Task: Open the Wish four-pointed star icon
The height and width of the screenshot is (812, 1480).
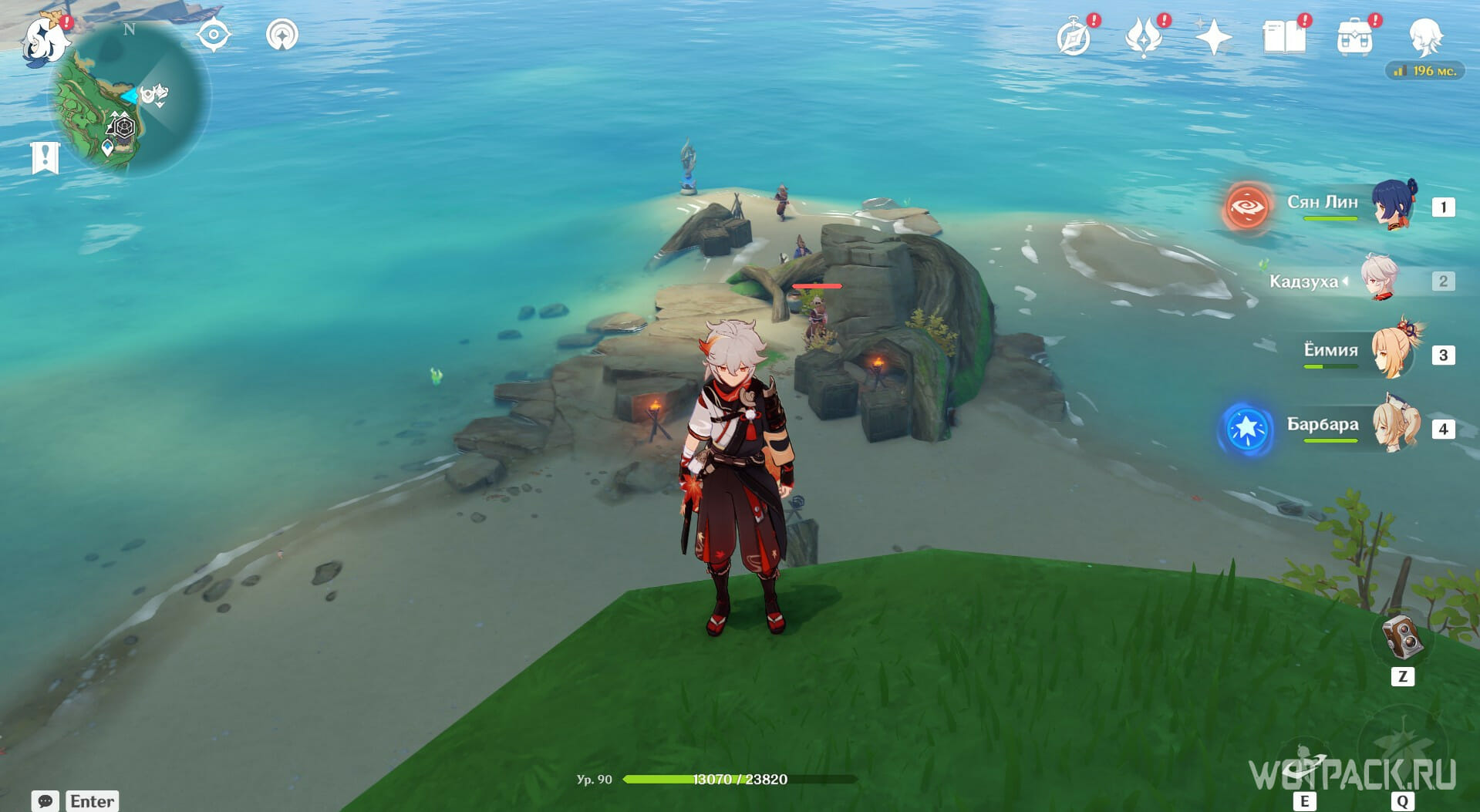Action: point(1213,38)
